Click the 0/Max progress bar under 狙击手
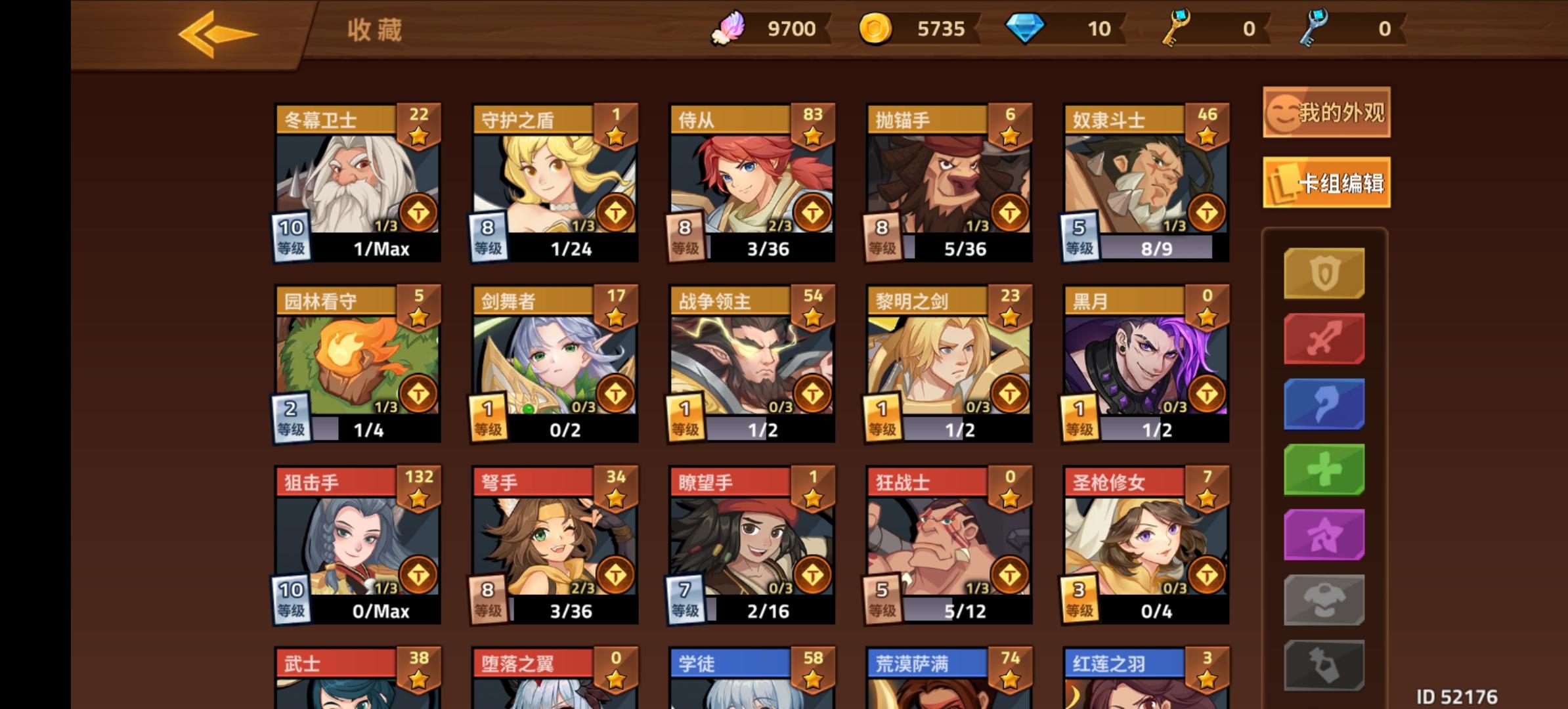 click(x=380, y=611)
